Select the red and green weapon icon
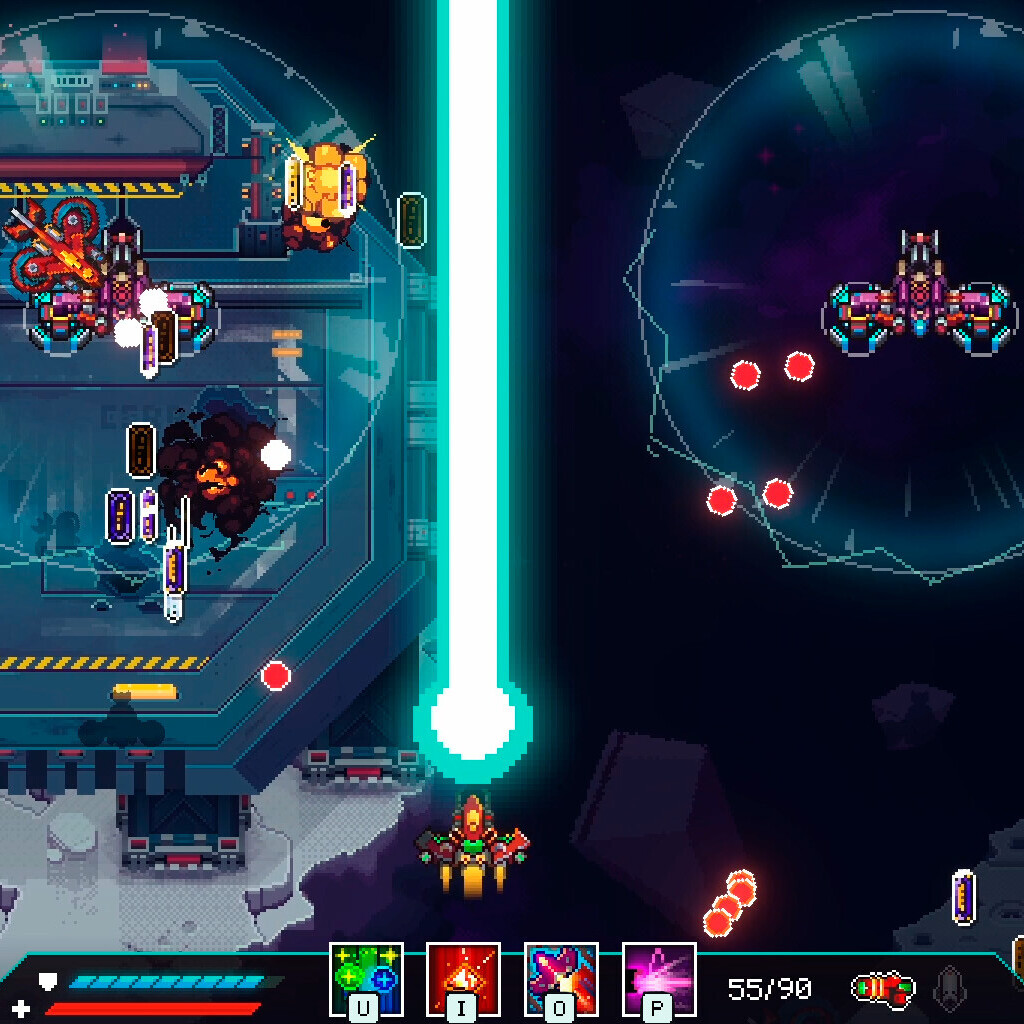Screen dimensions: 1024x1024 [x=883, y=989]
